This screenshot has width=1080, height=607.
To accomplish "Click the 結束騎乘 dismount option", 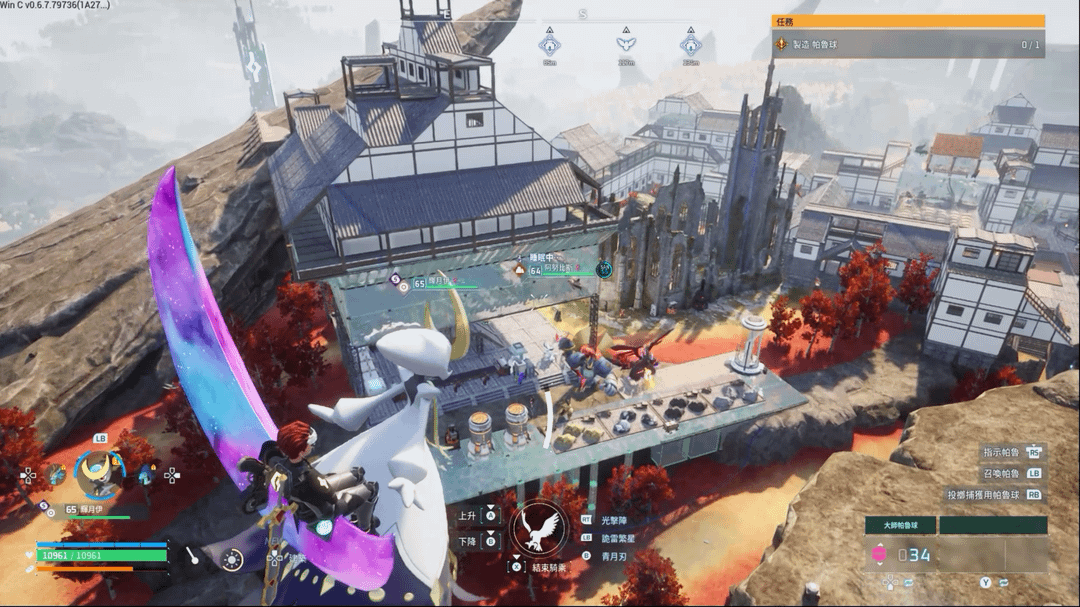I will tap(540, 567).
